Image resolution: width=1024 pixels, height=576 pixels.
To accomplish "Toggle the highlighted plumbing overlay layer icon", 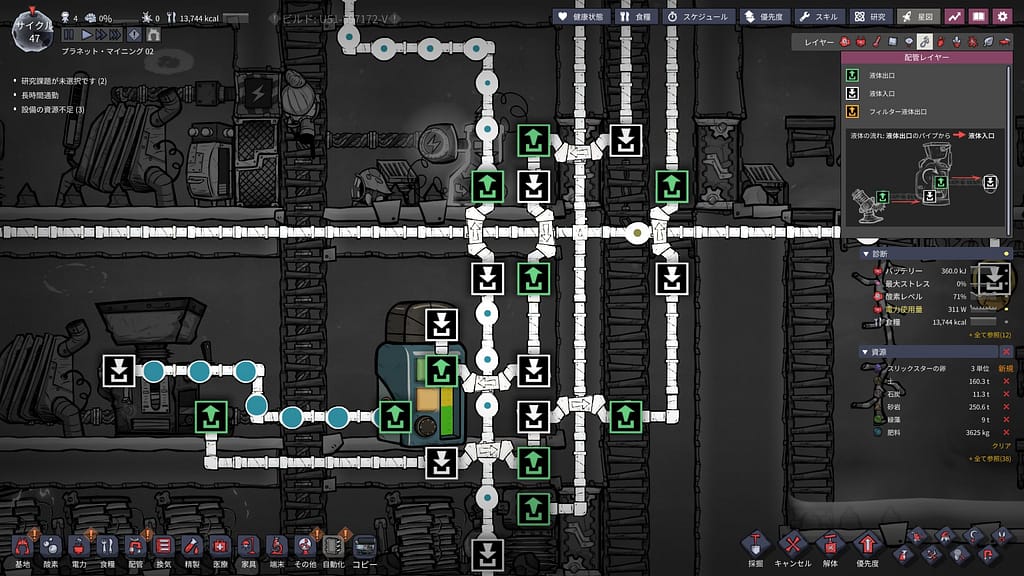I will [926, 41].
